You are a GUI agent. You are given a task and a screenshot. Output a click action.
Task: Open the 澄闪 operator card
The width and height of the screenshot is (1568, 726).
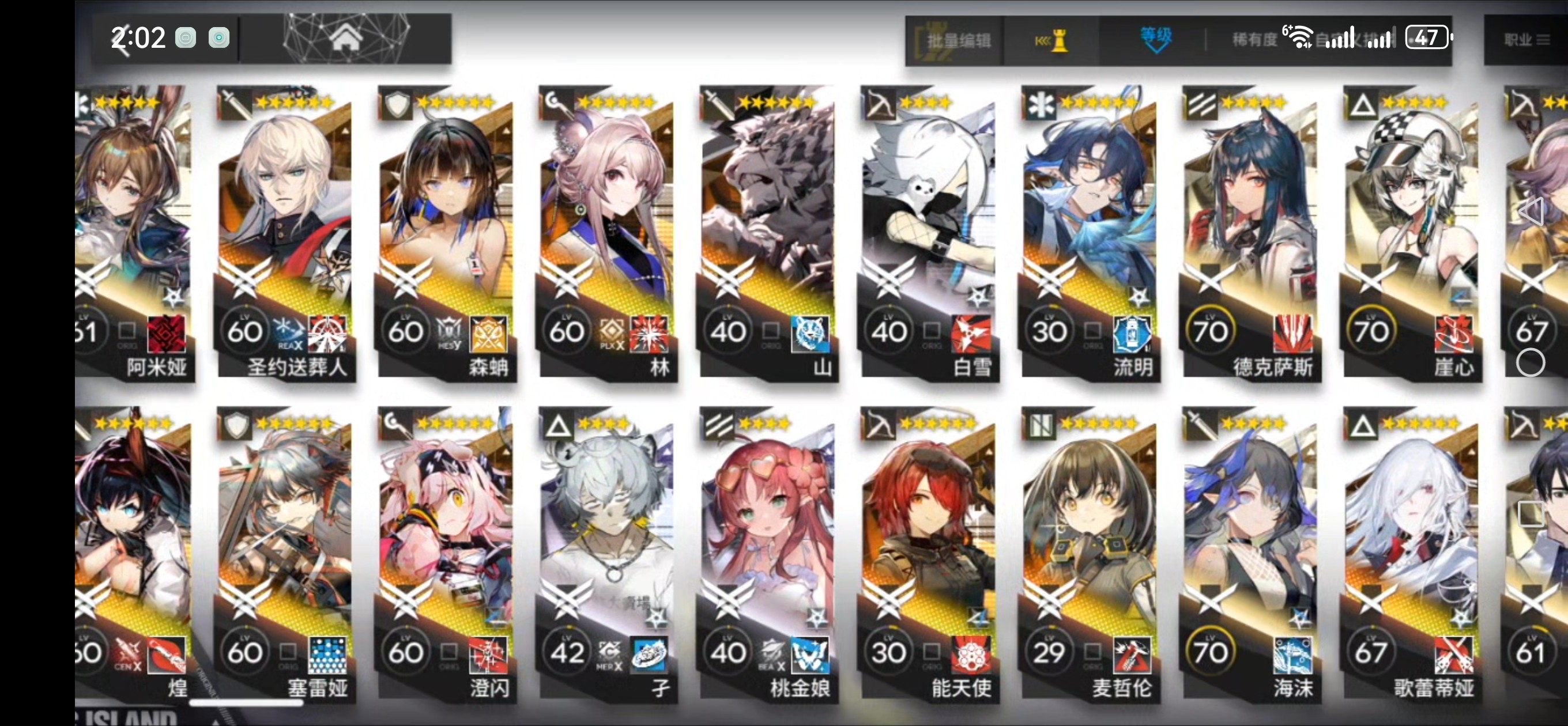click(446, 555)
